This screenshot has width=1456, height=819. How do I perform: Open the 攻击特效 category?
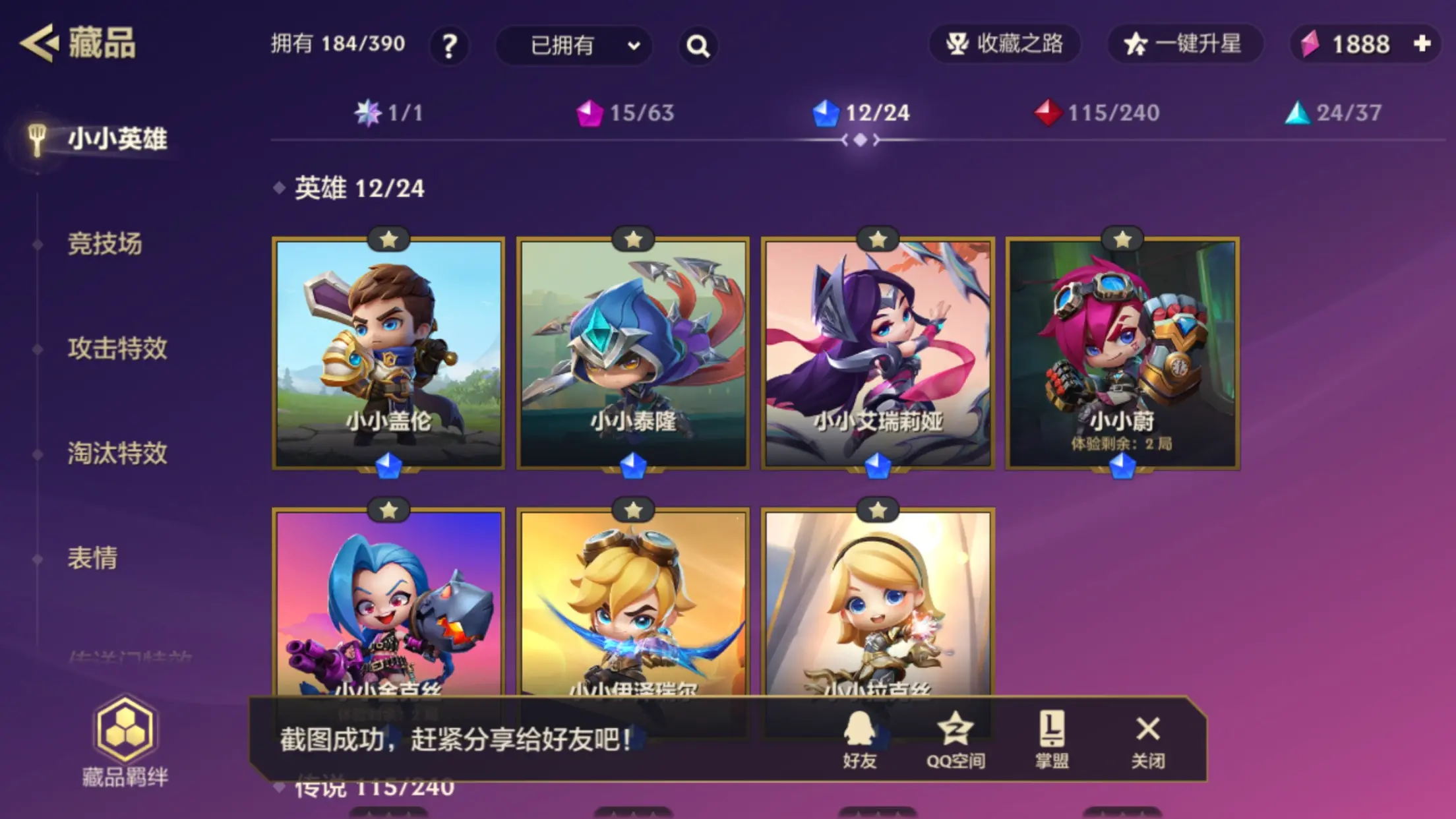tap(117, 348)
